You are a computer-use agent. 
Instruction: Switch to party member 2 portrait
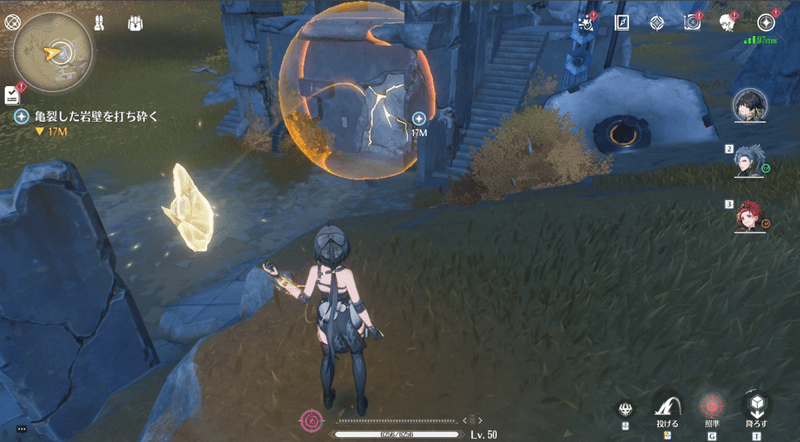click(750, 160)
